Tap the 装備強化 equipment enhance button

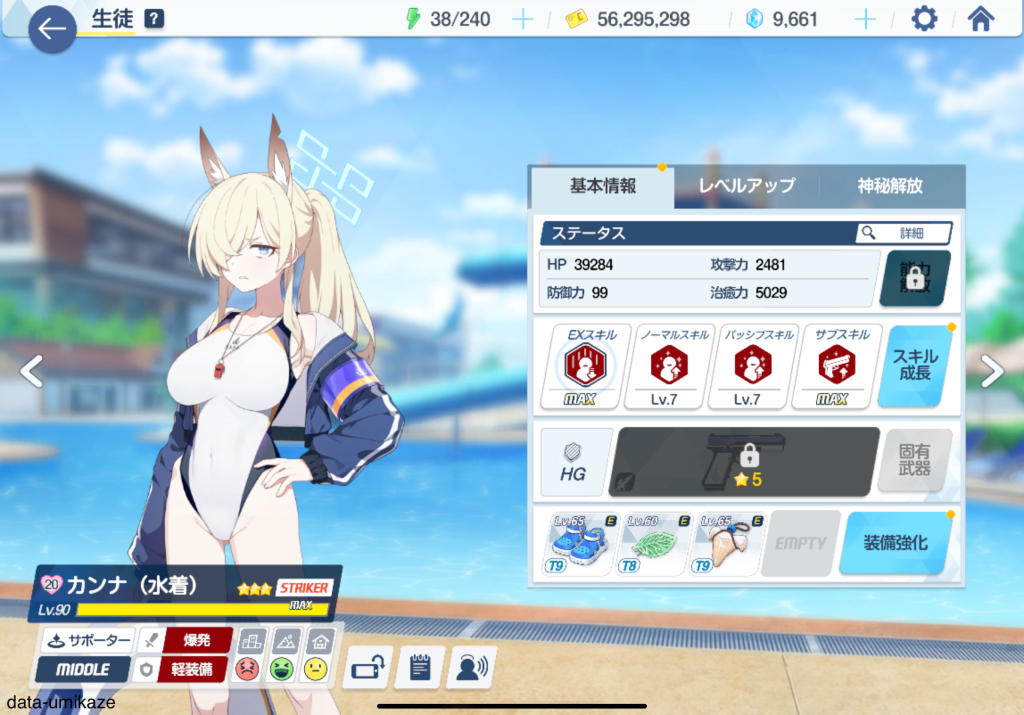[x=895, y=543]
